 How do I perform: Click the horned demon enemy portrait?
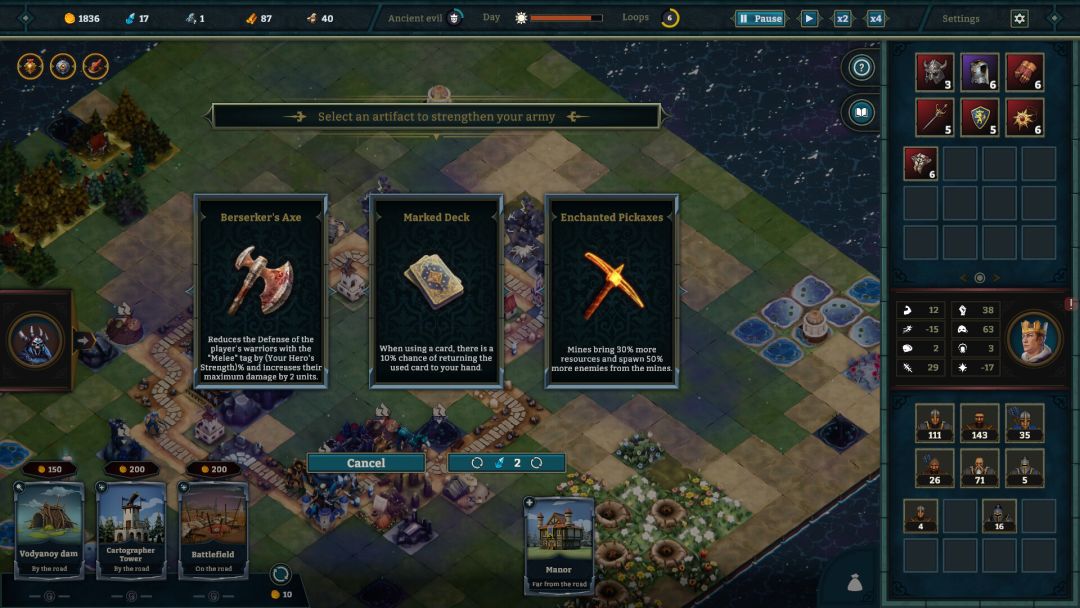tap(35, 340)
